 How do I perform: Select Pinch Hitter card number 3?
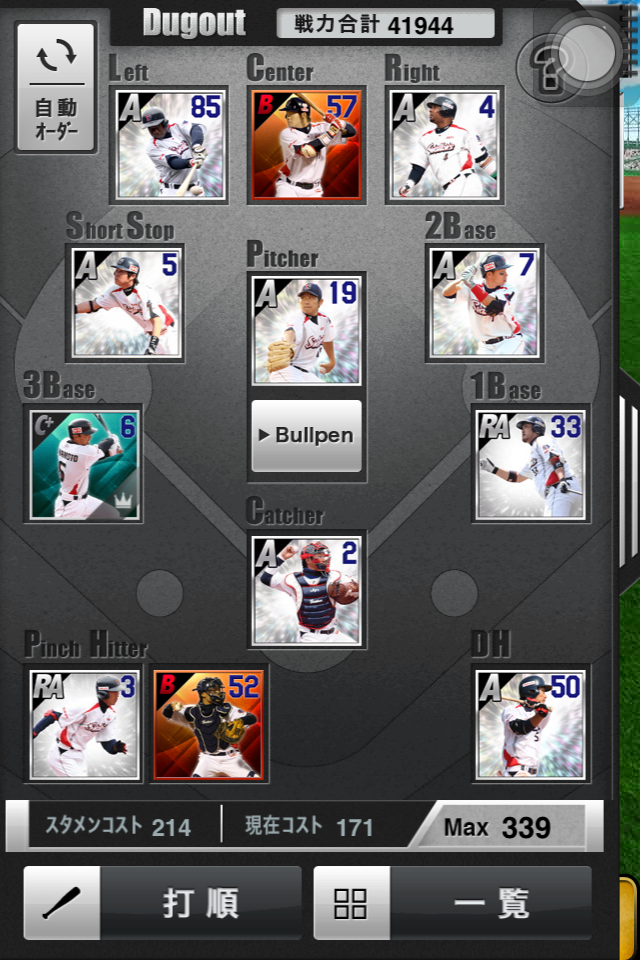(85, 724)
